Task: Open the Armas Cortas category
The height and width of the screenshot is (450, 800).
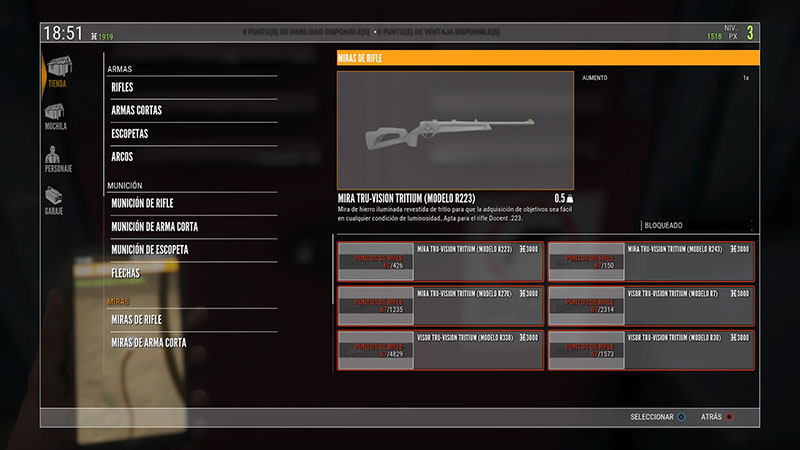Action: click(192, 111)
